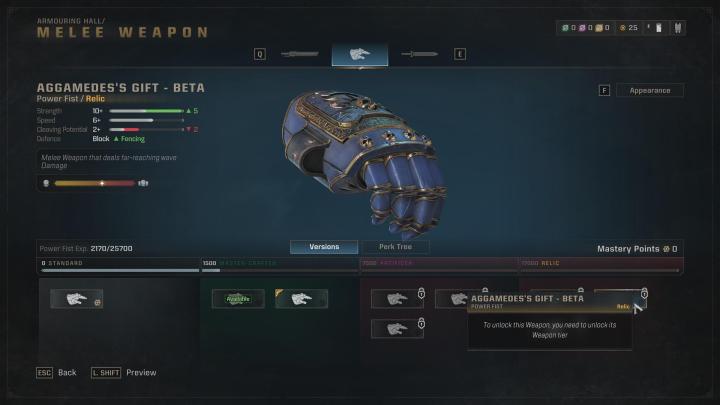Screen dimensions: 720x405
Task: Select the highlighted power fist weapon tab
Action: pos(360,54)
